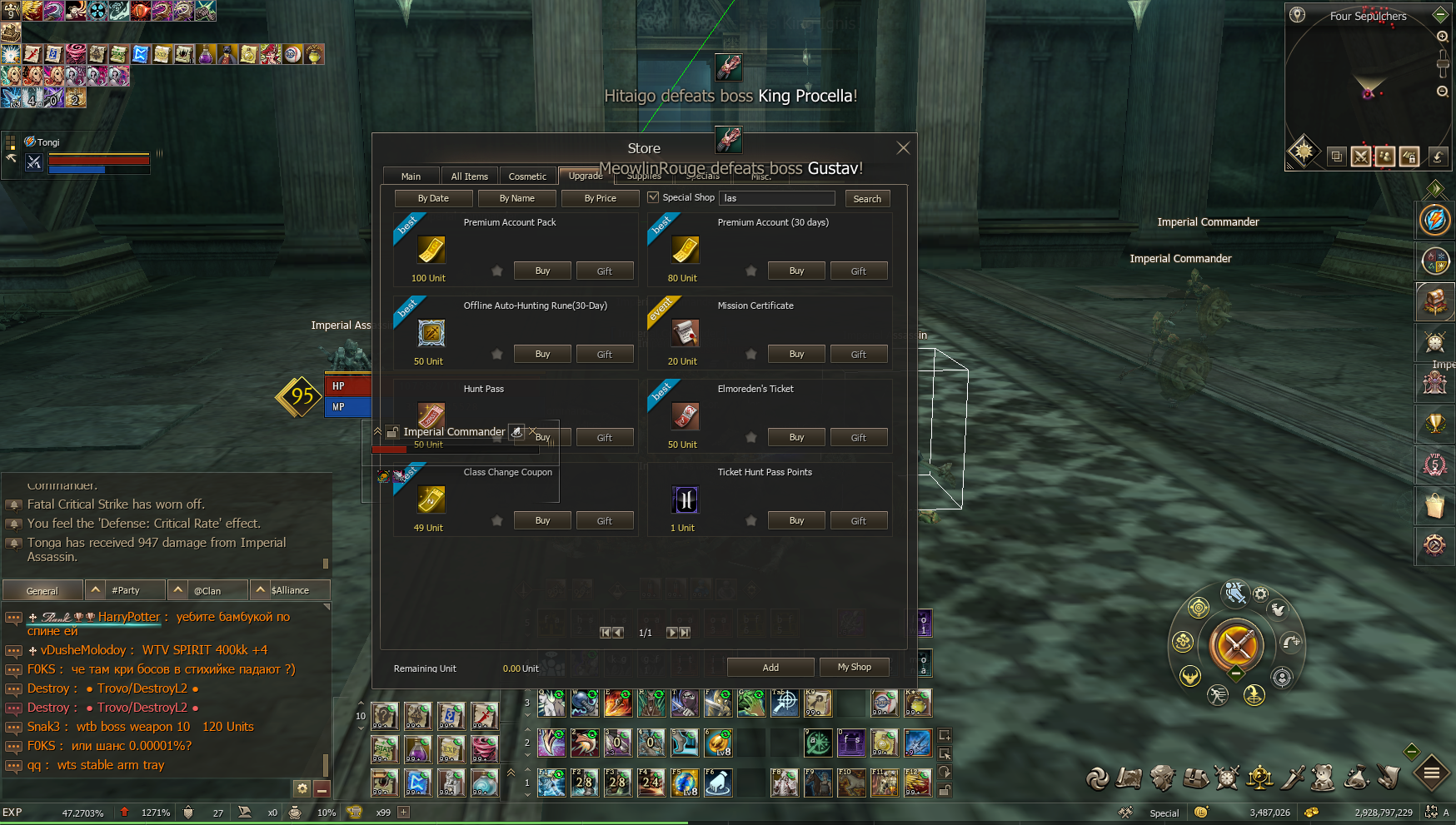Favorite the Elmoreden's Ticket with star
The width and height of the screenshot is (1456, 825).
(750, 437)
